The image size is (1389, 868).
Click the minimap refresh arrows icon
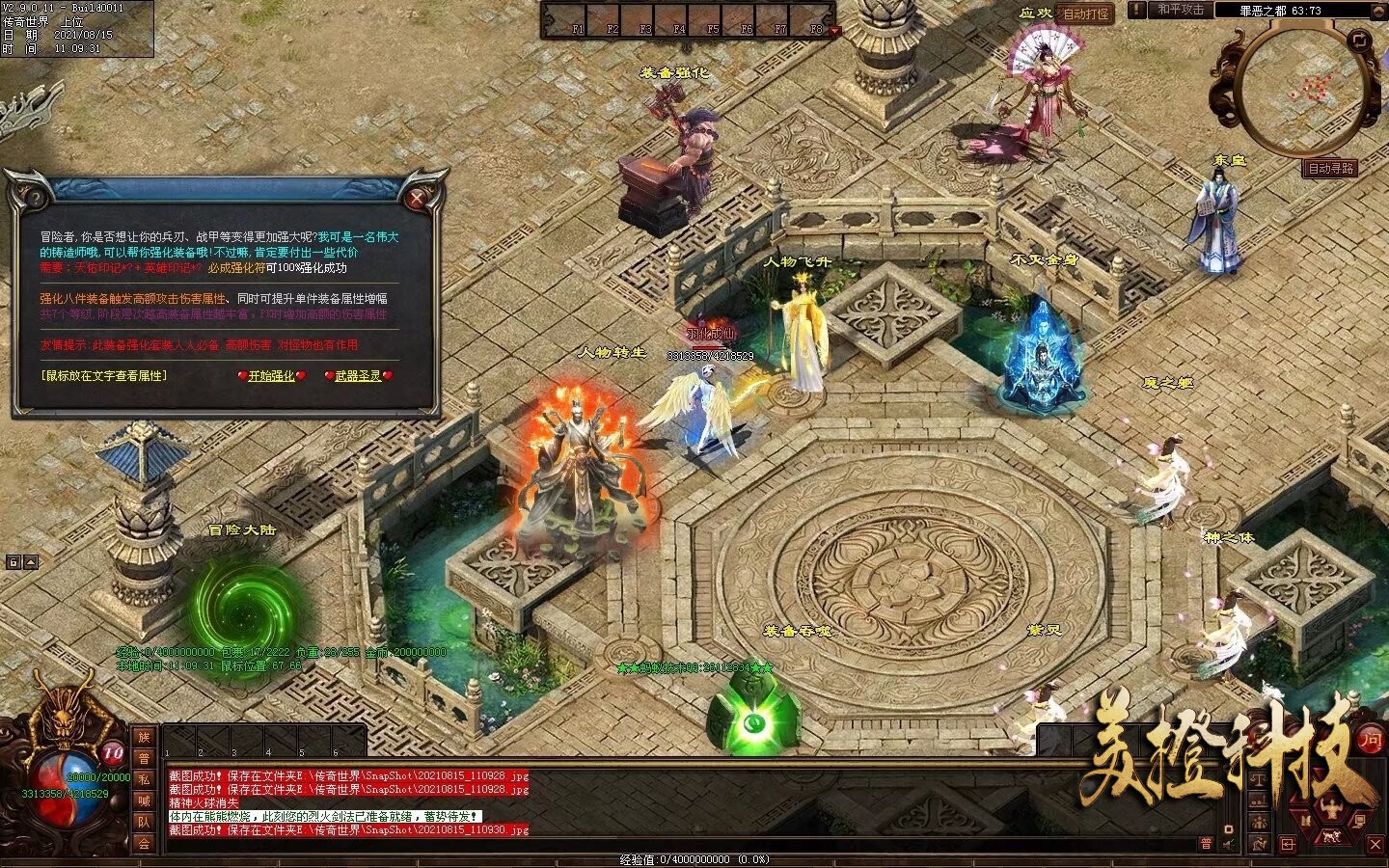(x=1360, y=41)
